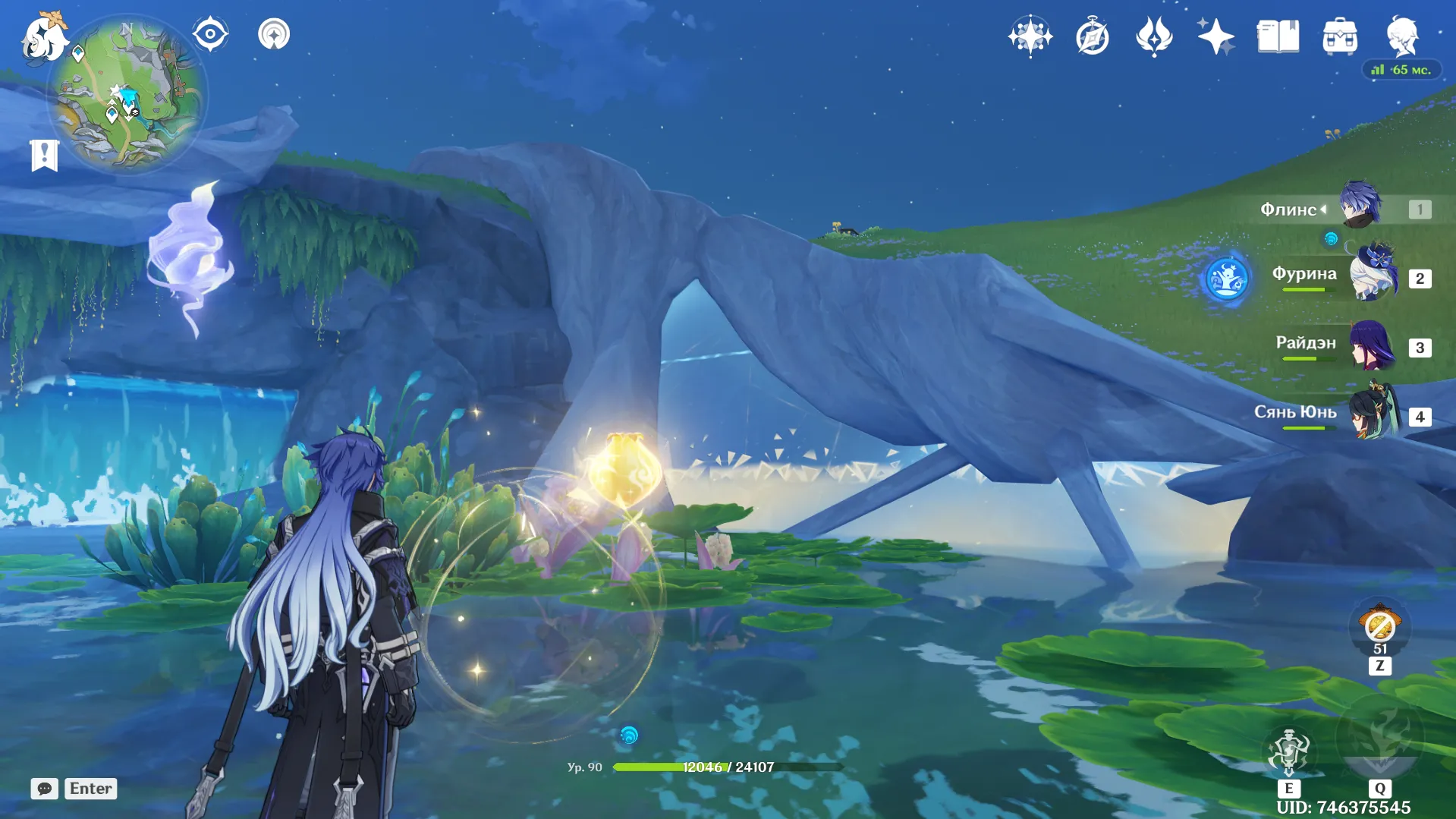Open the character screen head icon
Viewport: 1456px width, 819px height.
1402,36
